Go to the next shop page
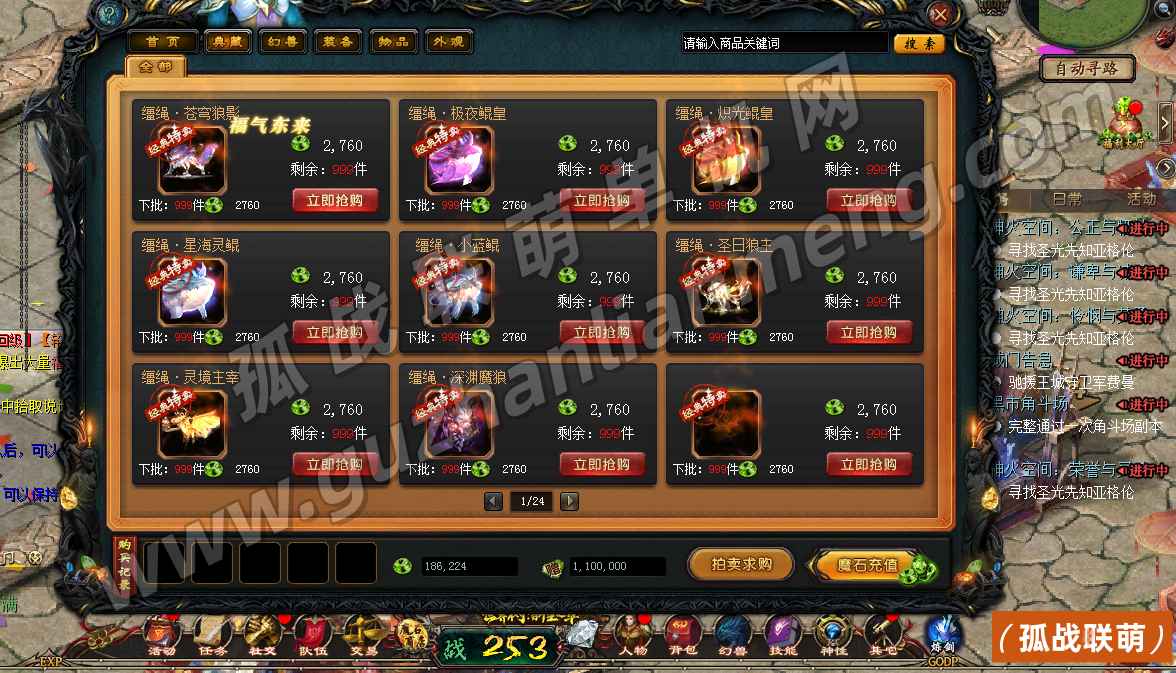The width and height of the screenshot is (1176, 673). tap(569, 501)
